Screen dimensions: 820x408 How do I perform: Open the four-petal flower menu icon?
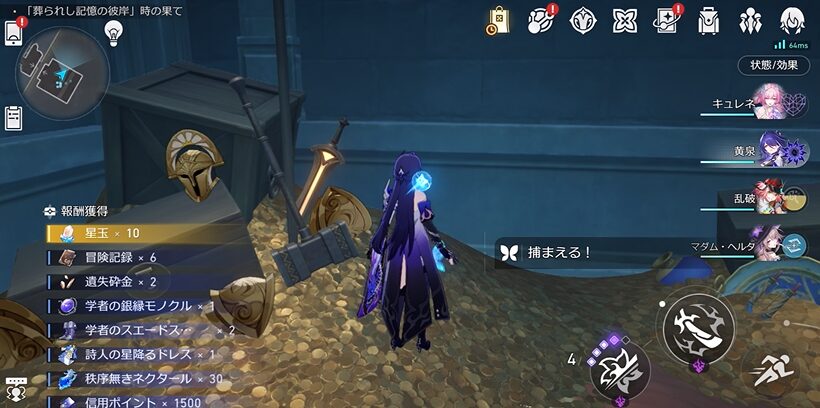coord(625,21)
